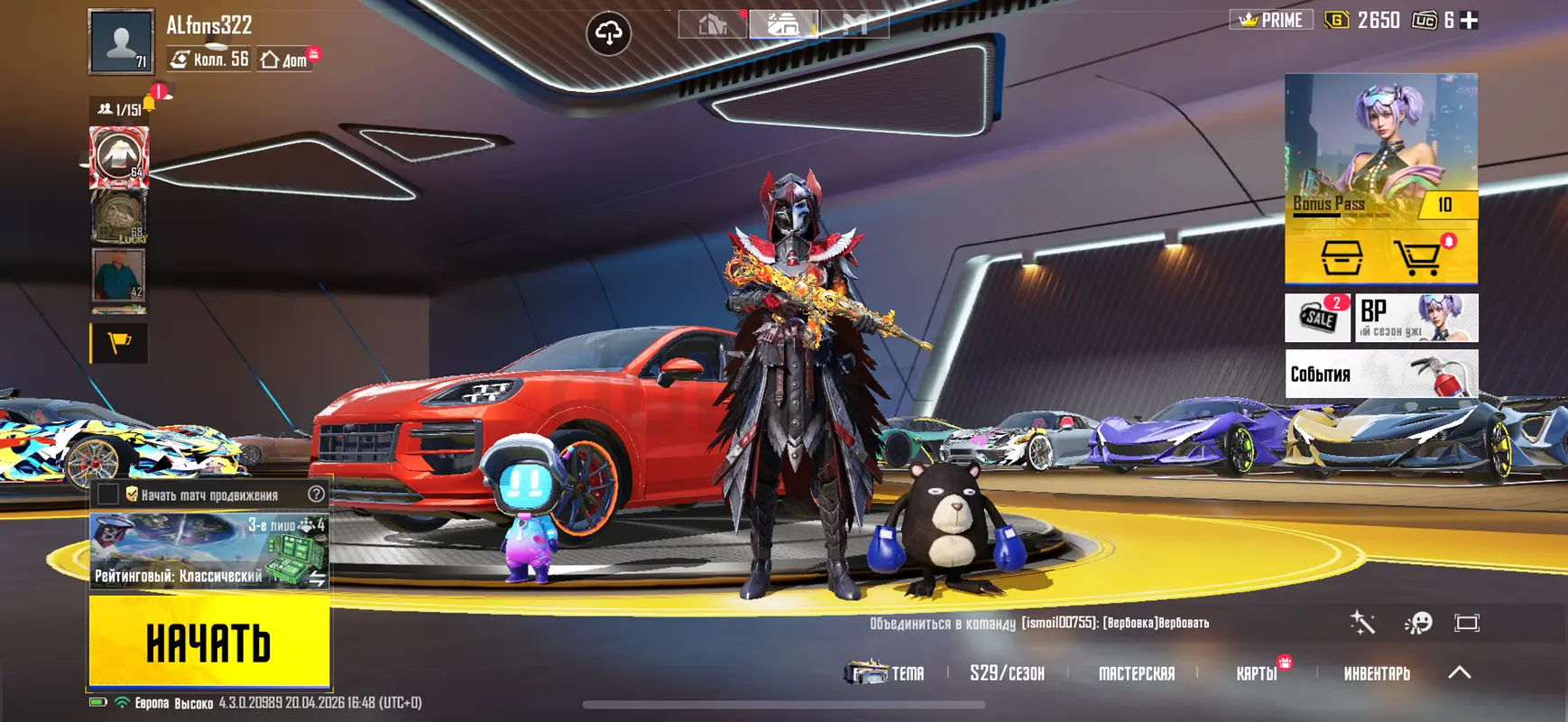Open the PRIME subscription badge
The image size is (1568, 722).
pyautogui.click(x=1271, y=20)
